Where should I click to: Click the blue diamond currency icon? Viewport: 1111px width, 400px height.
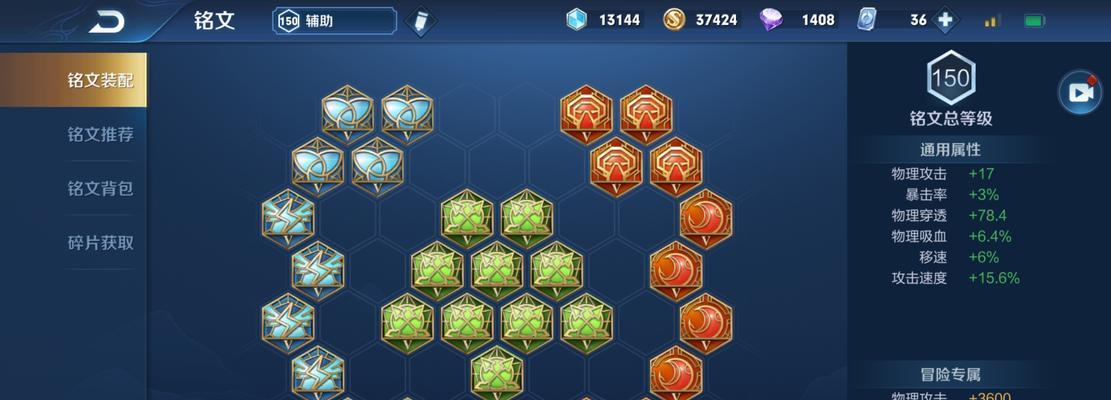point(576,20)
